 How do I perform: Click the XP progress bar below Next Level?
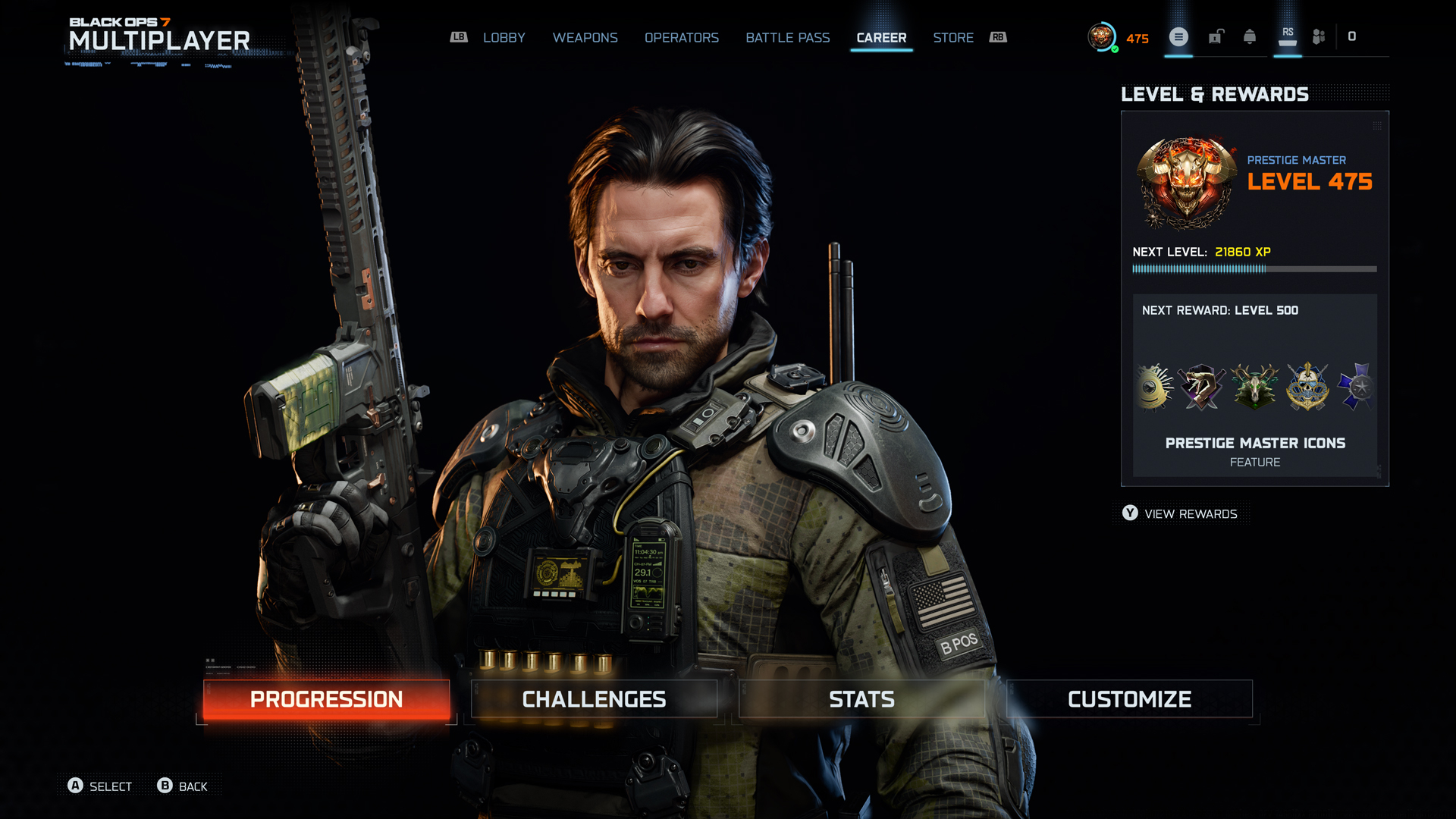[x=1255, y=268]
